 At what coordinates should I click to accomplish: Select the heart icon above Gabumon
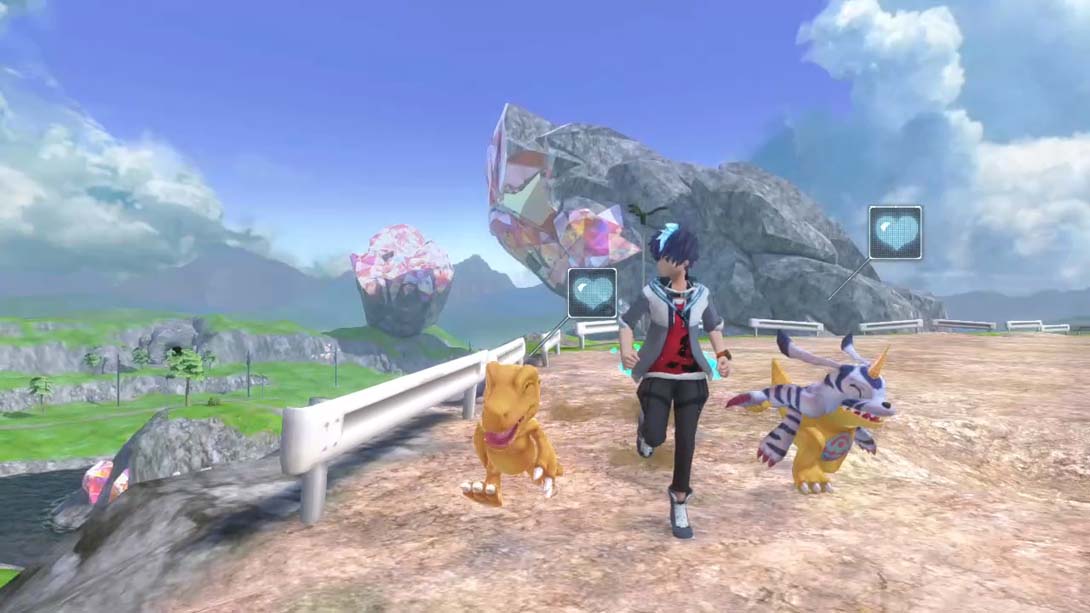(x=894, y=232)
